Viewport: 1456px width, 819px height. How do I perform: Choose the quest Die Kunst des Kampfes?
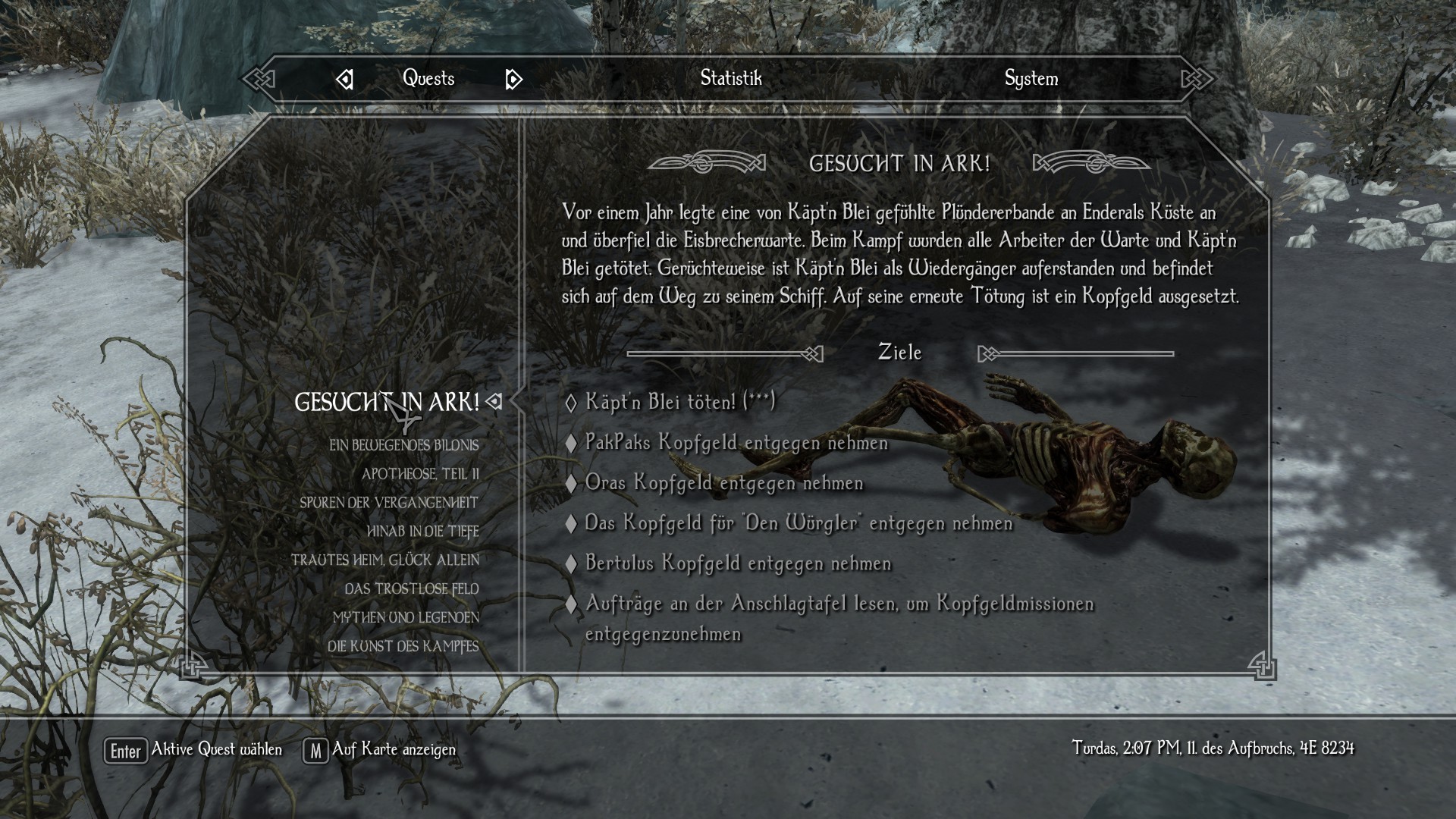[x=403, y=647]
